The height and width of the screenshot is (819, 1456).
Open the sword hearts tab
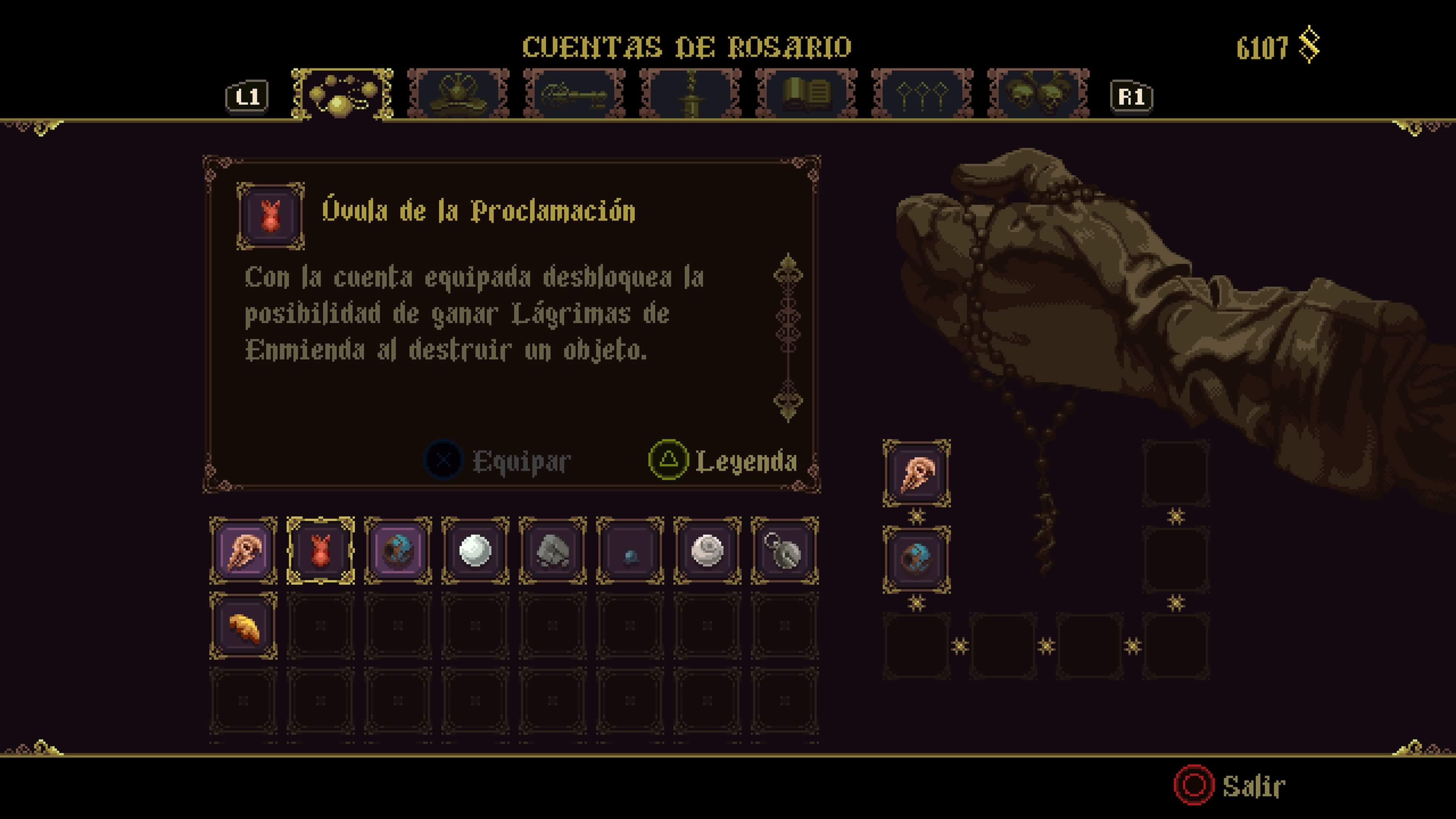point(690,94)
